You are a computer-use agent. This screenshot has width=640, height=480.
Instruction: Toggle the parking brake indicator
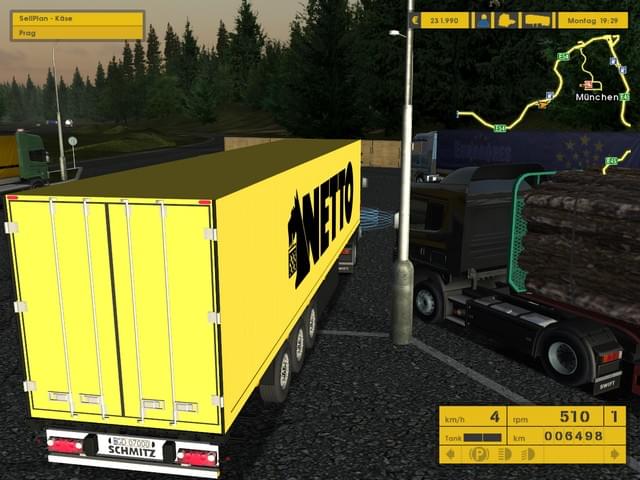480,454
